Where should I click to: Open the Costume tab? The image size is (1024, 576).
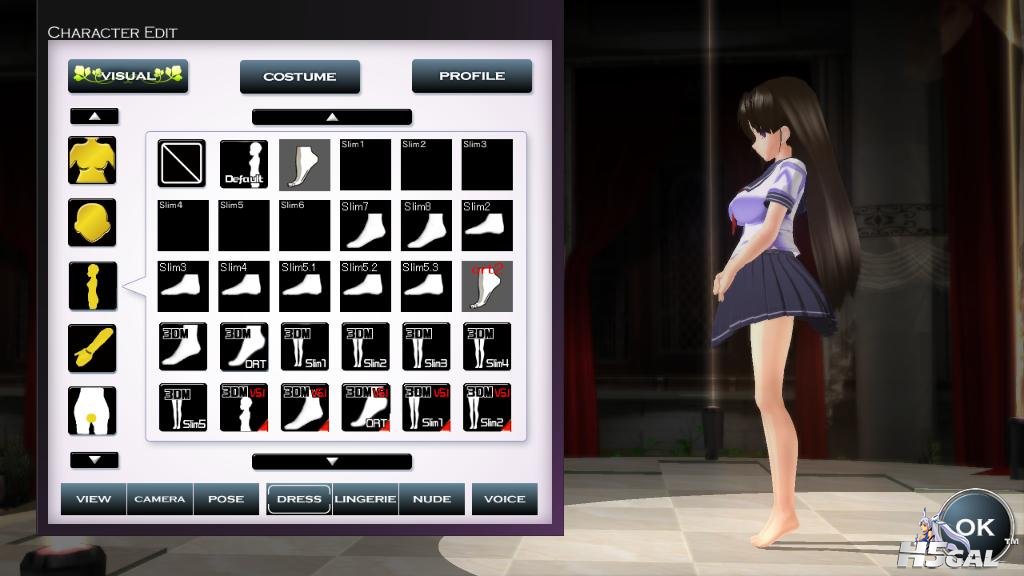(x=300, y=77)
